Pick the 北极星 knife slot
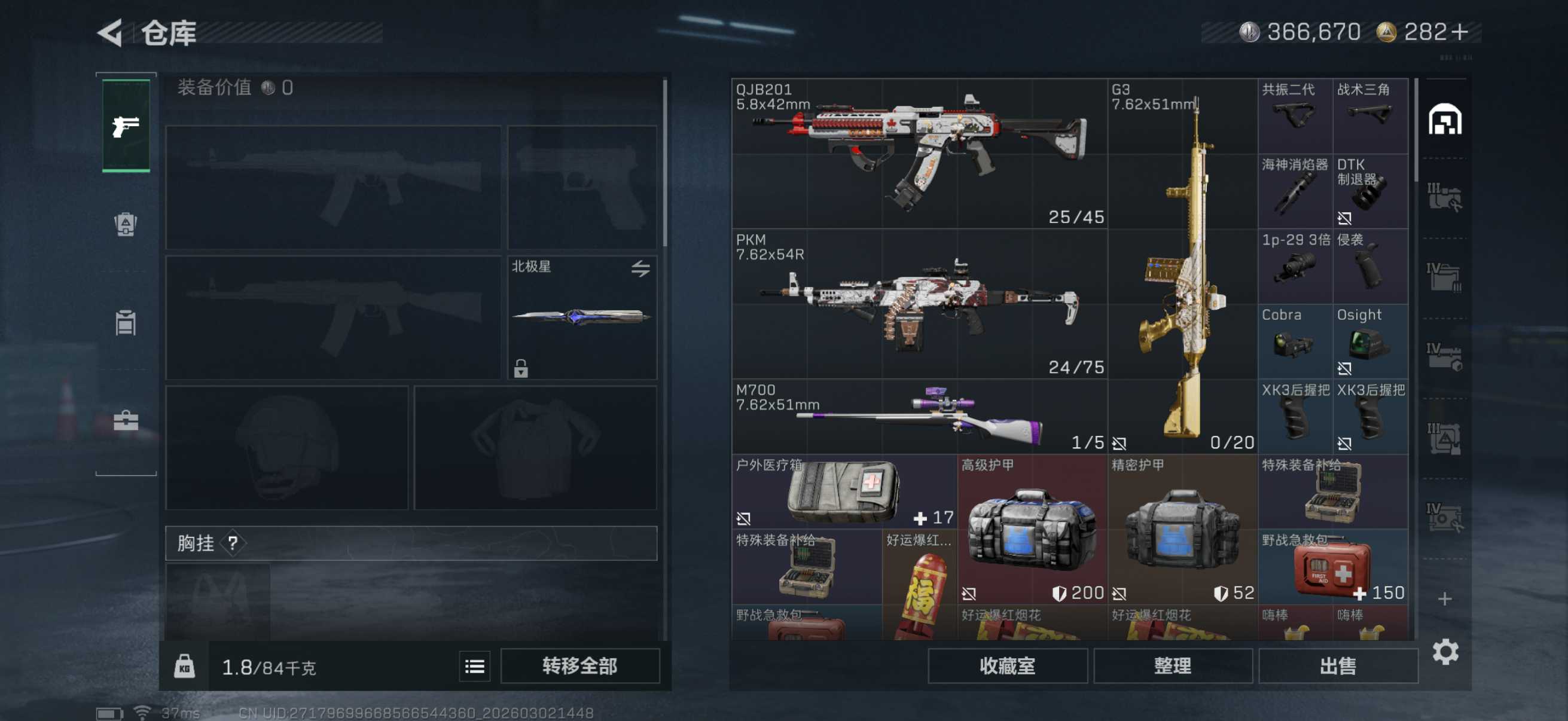The width and height of the screenshot is (1568, 721). pyautogui.click(x=581, y=317)
